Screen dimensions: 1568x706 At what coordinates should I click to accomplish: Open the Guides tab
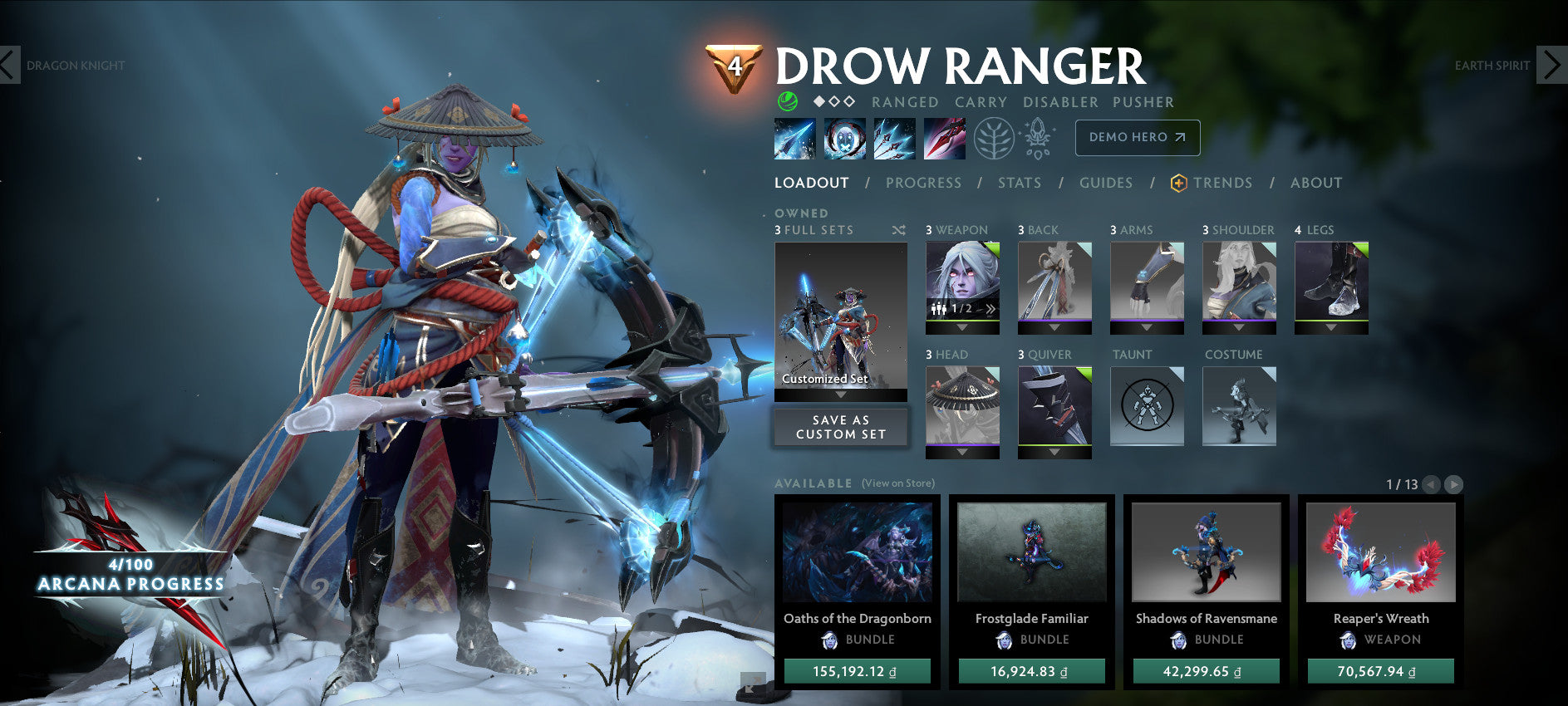tap(1106, 183)
